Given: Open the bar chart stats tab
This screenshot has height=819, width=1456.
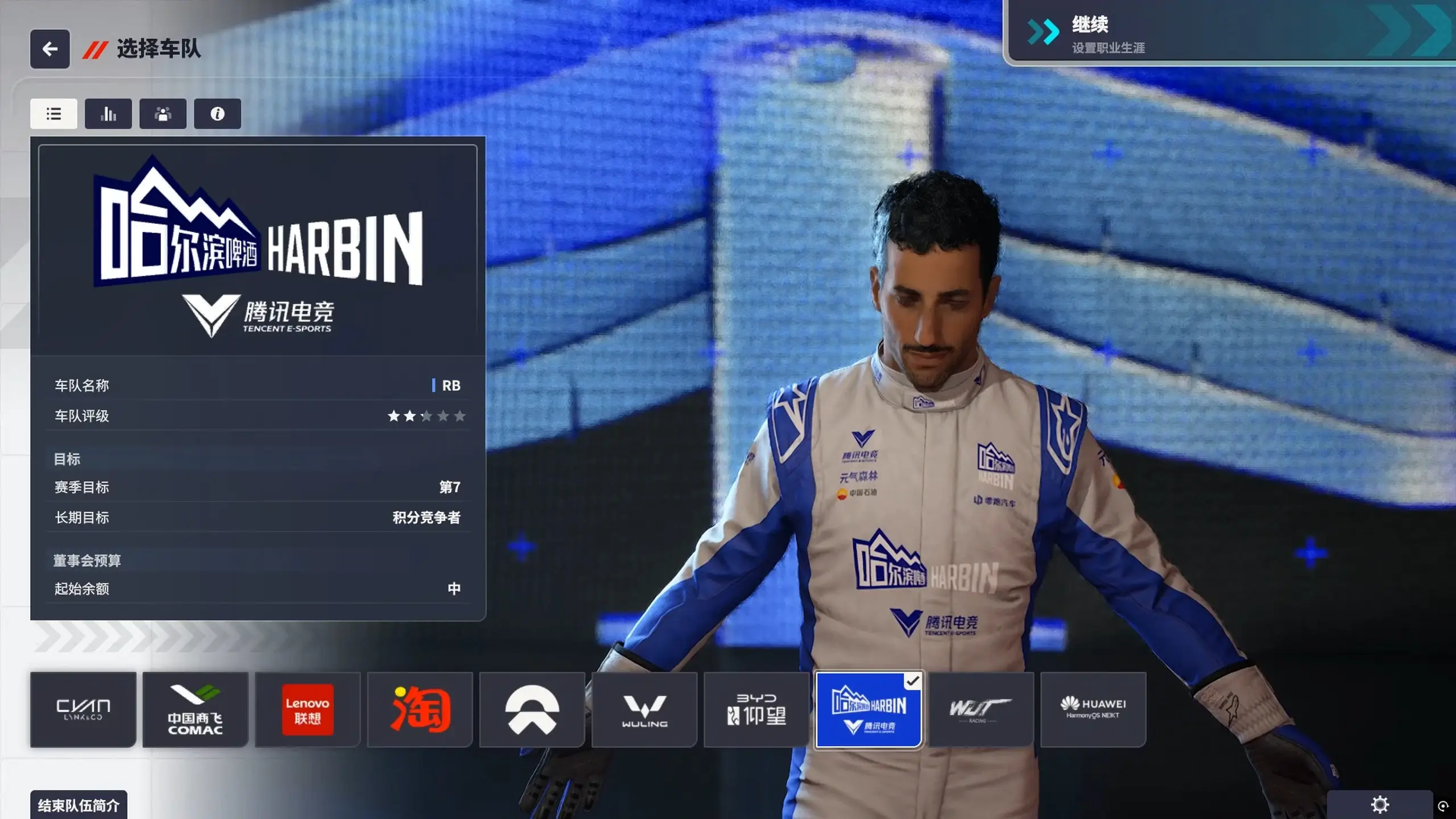Looking at the screenshot, I should coord(108,114).
